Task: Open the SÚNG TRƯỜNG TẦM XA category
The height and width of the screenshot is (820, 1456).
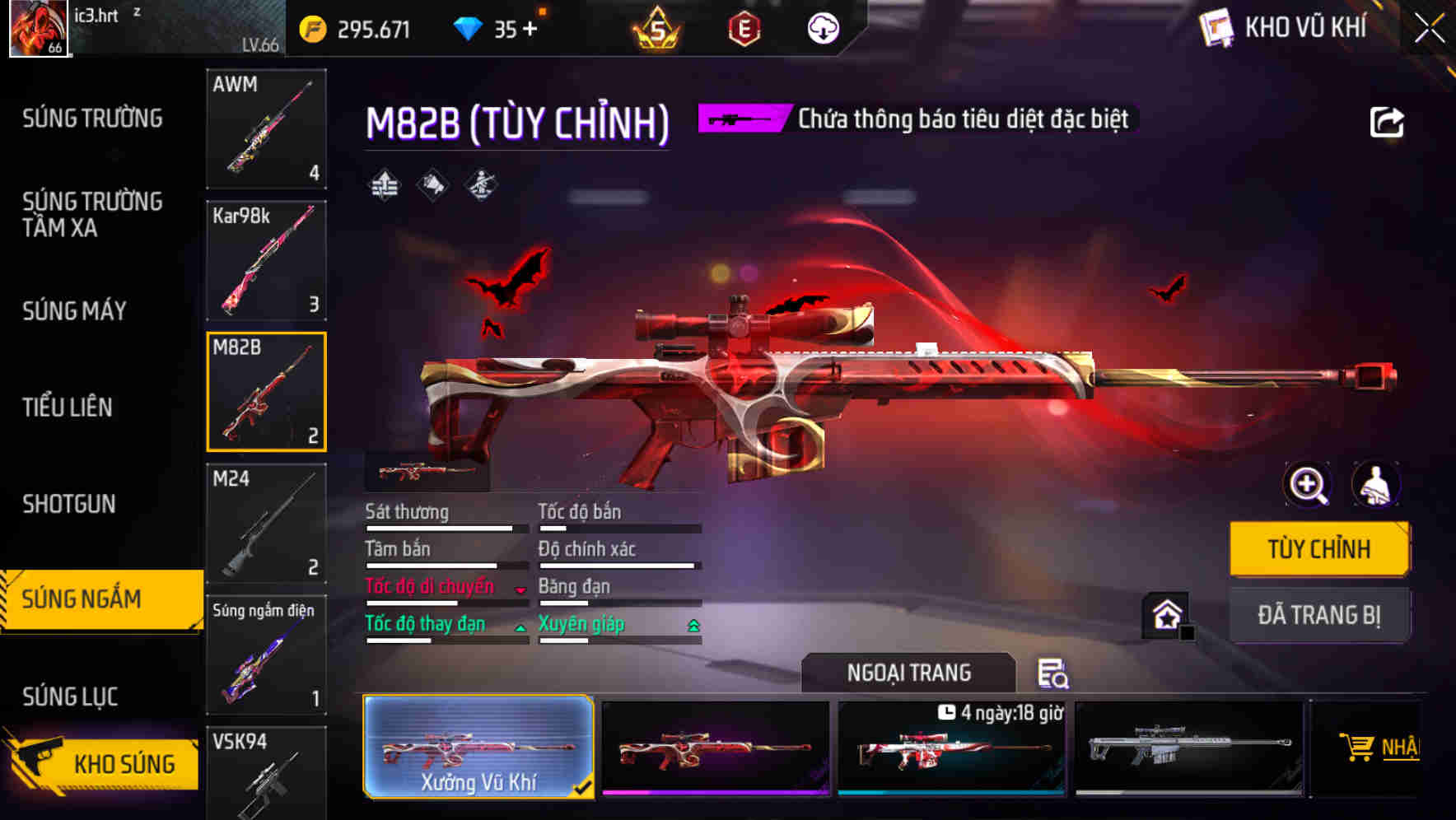Action: (91, 215)
